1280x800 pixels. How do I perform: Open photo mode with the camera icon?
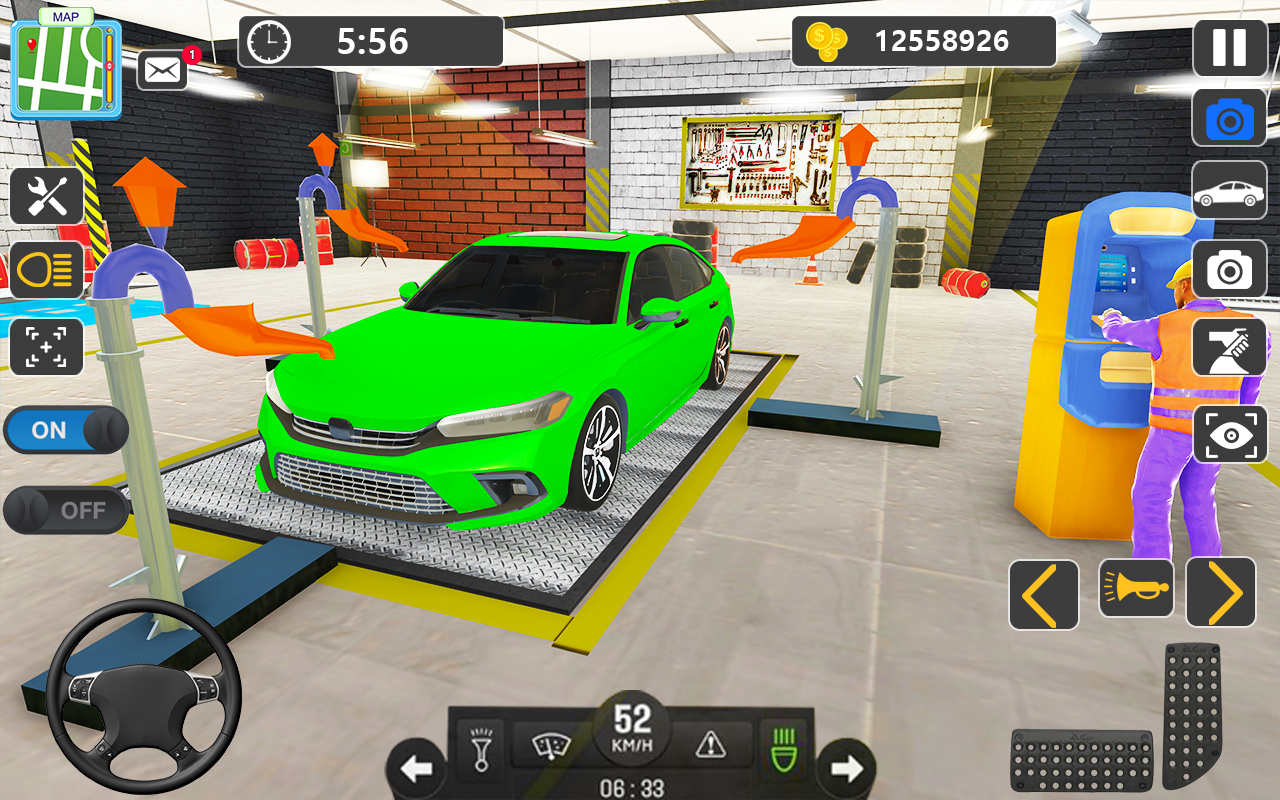tap(1229, 268)
